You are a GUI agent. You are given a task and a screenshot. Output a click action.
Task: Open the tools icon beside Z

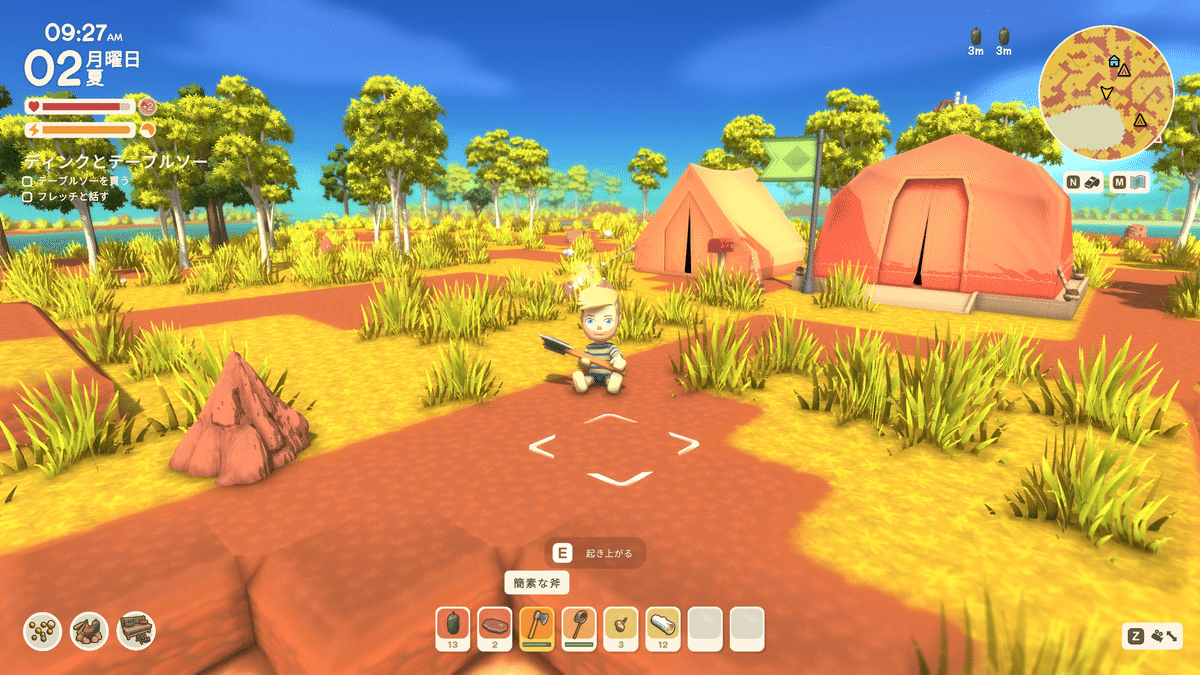1168,636
